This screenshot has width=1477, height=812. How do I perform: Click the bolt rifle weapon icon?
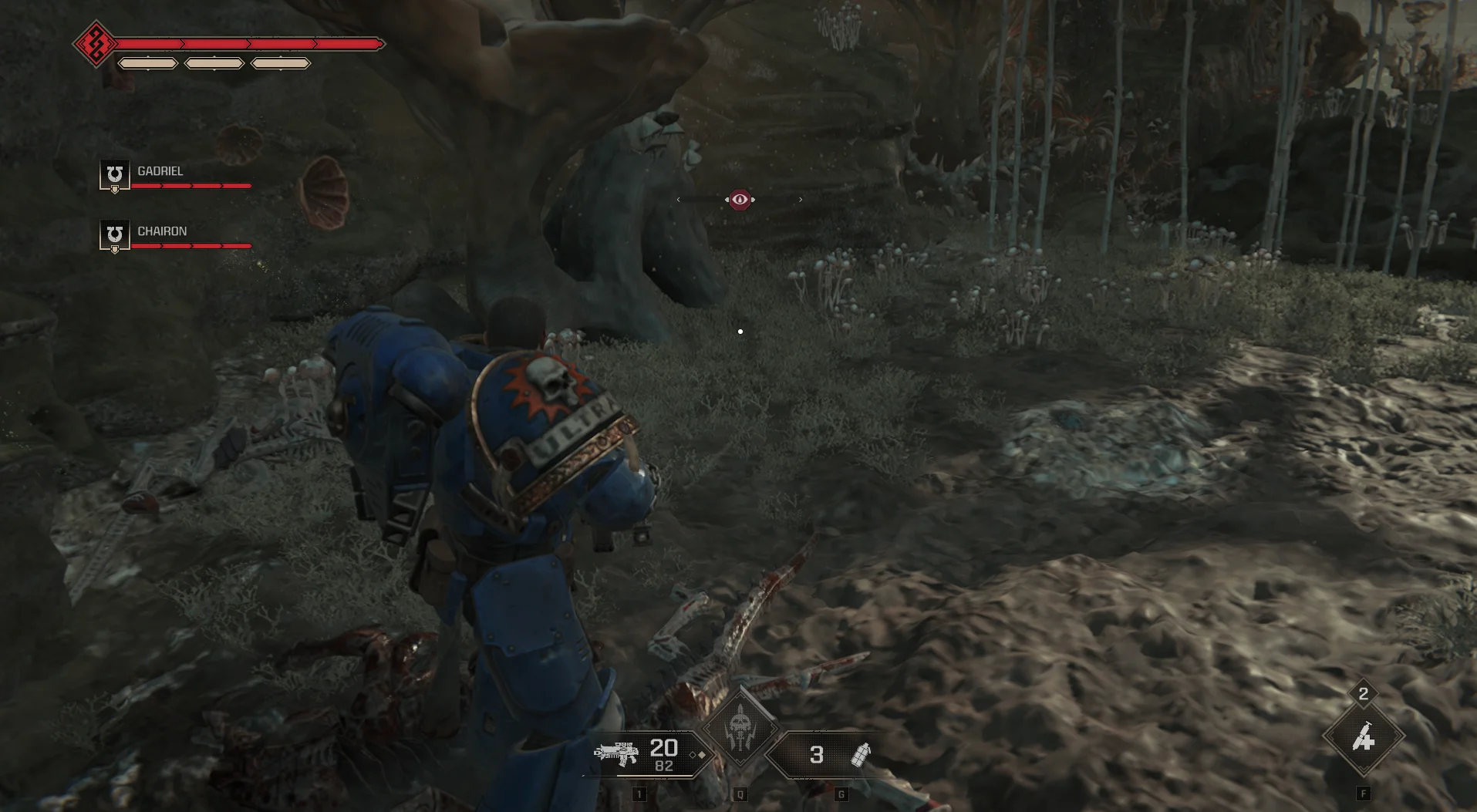tap(615, 753)
